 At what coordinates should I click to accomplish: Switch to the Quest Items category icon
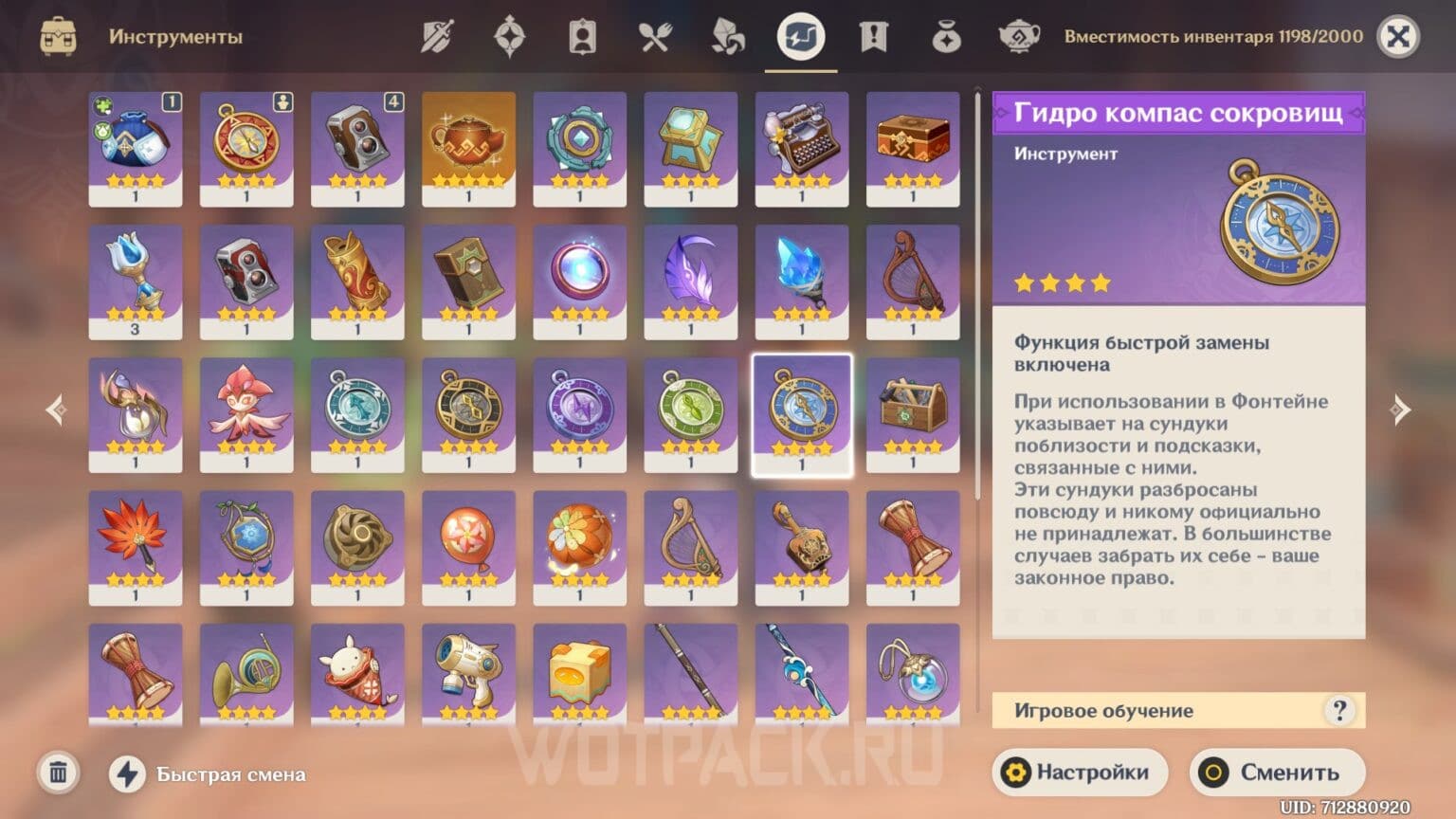pos(874,36)
